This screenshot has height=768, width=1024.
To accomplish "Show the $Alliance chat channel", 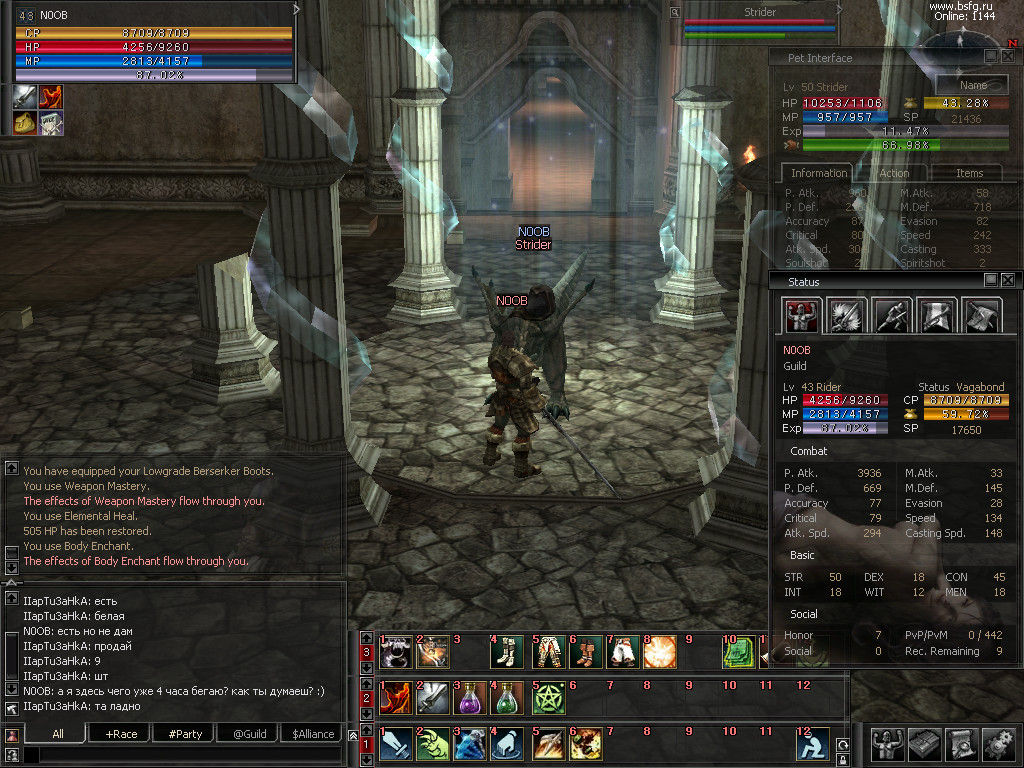I will click(x=313, y=734).
